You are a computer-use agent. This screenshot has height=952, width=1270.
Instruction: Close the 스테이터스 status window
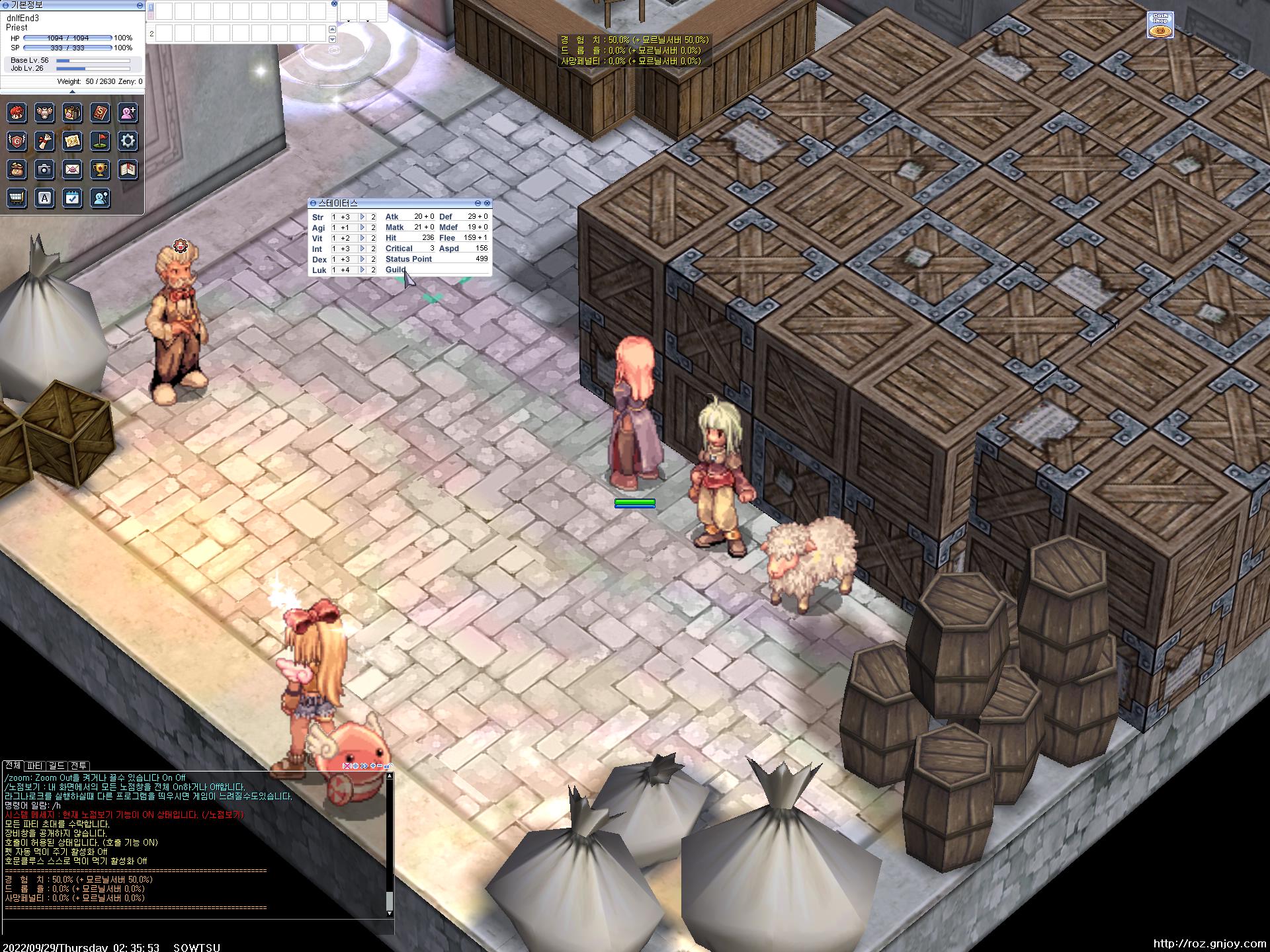pos(487,203)
